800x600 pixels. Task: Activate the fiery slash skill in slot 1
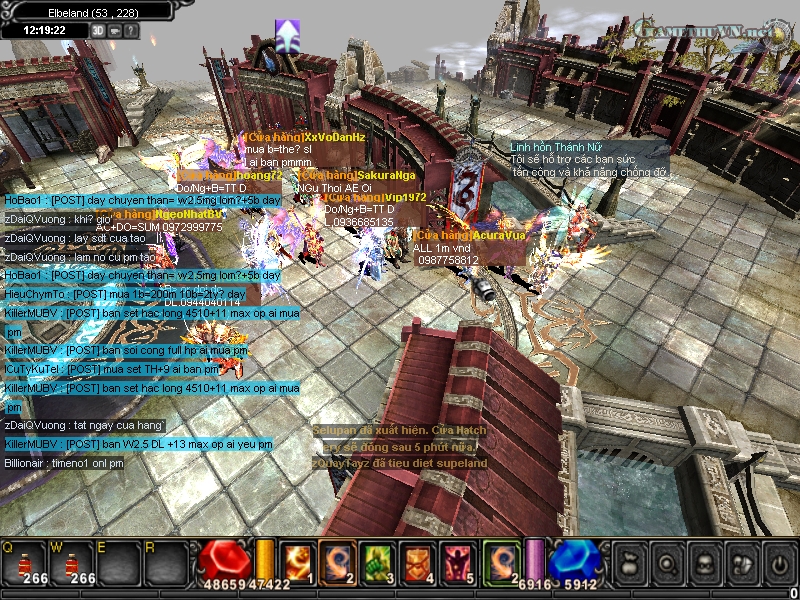click(297, 561)
